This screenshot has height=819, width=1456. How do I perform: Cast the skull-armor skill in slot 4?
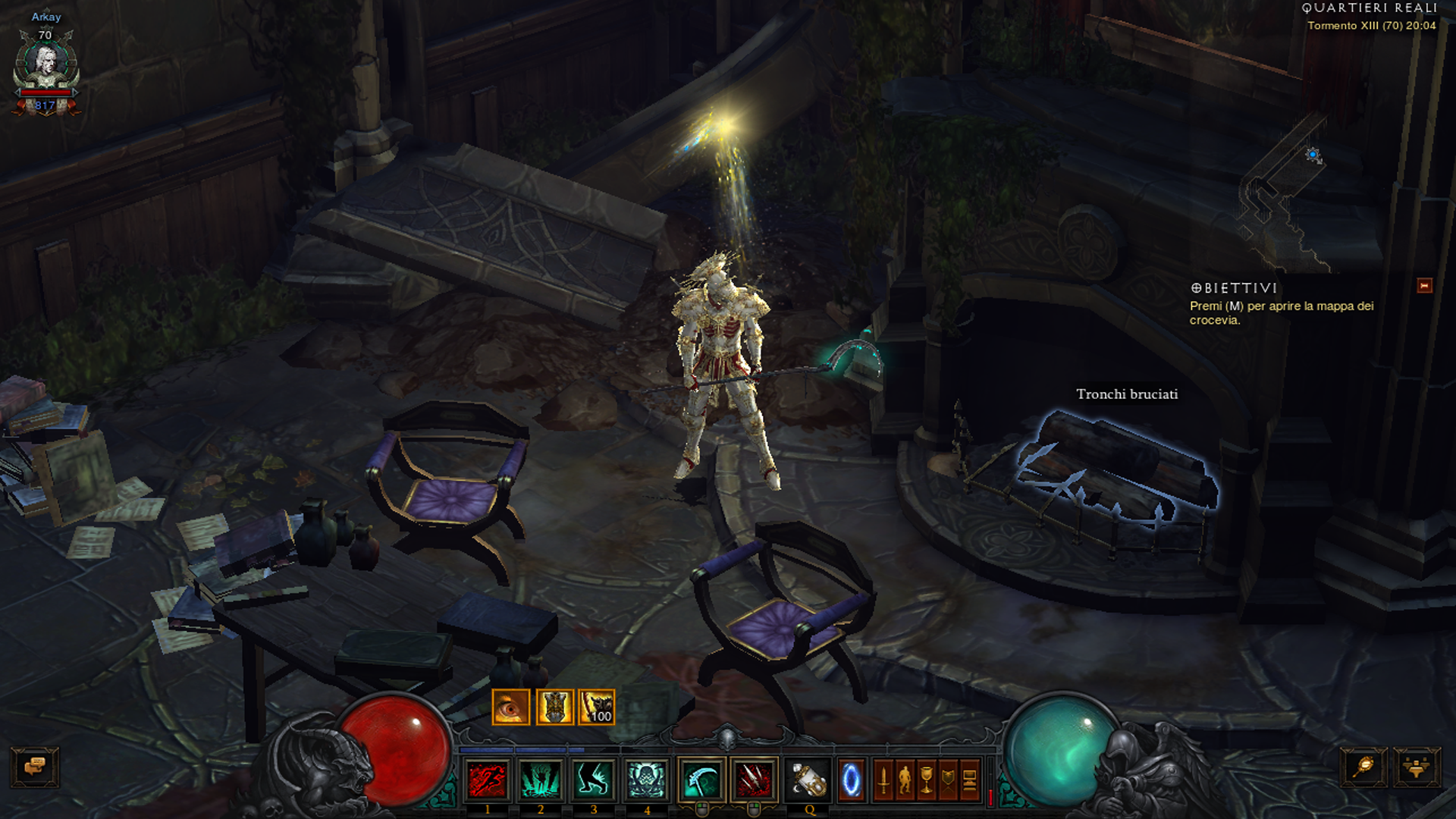pyautogui.click(x=646, y=780)
